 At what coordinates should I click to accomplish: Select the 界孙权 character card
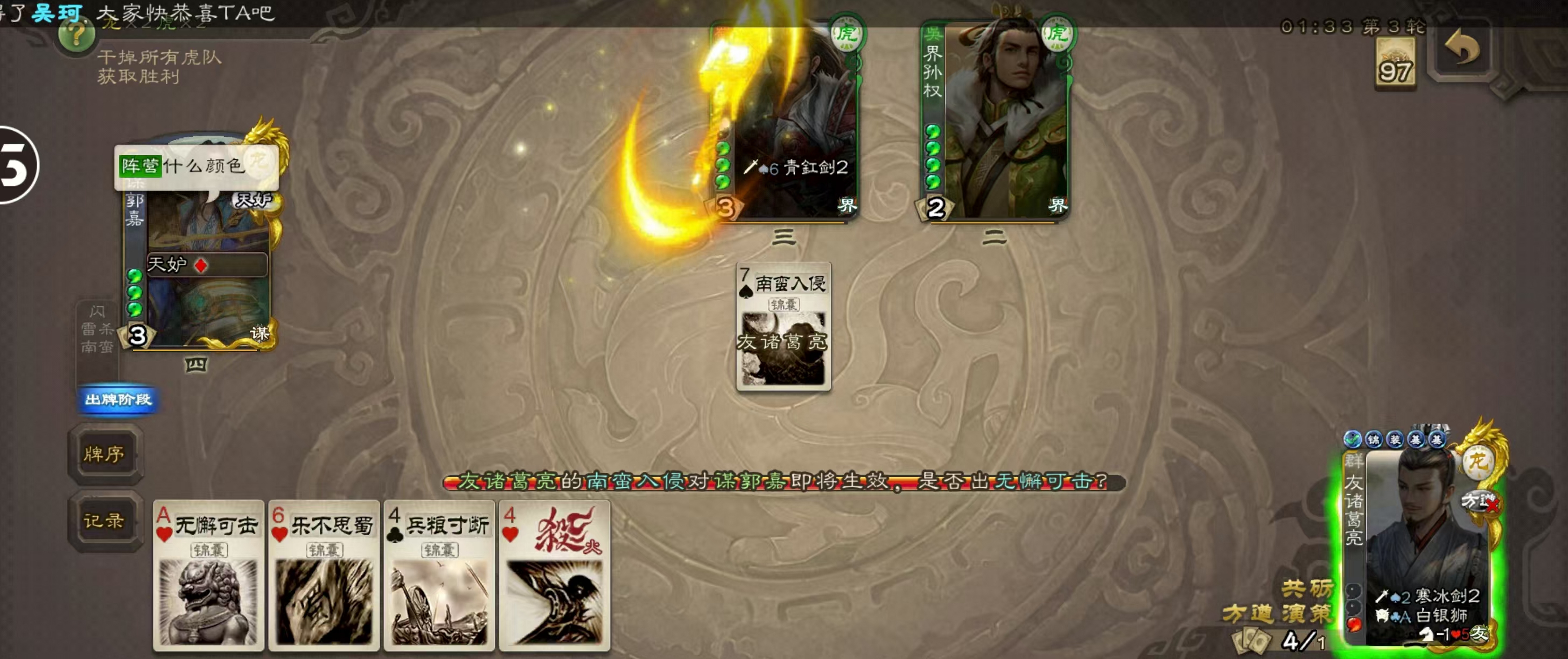tap(995, 118)
